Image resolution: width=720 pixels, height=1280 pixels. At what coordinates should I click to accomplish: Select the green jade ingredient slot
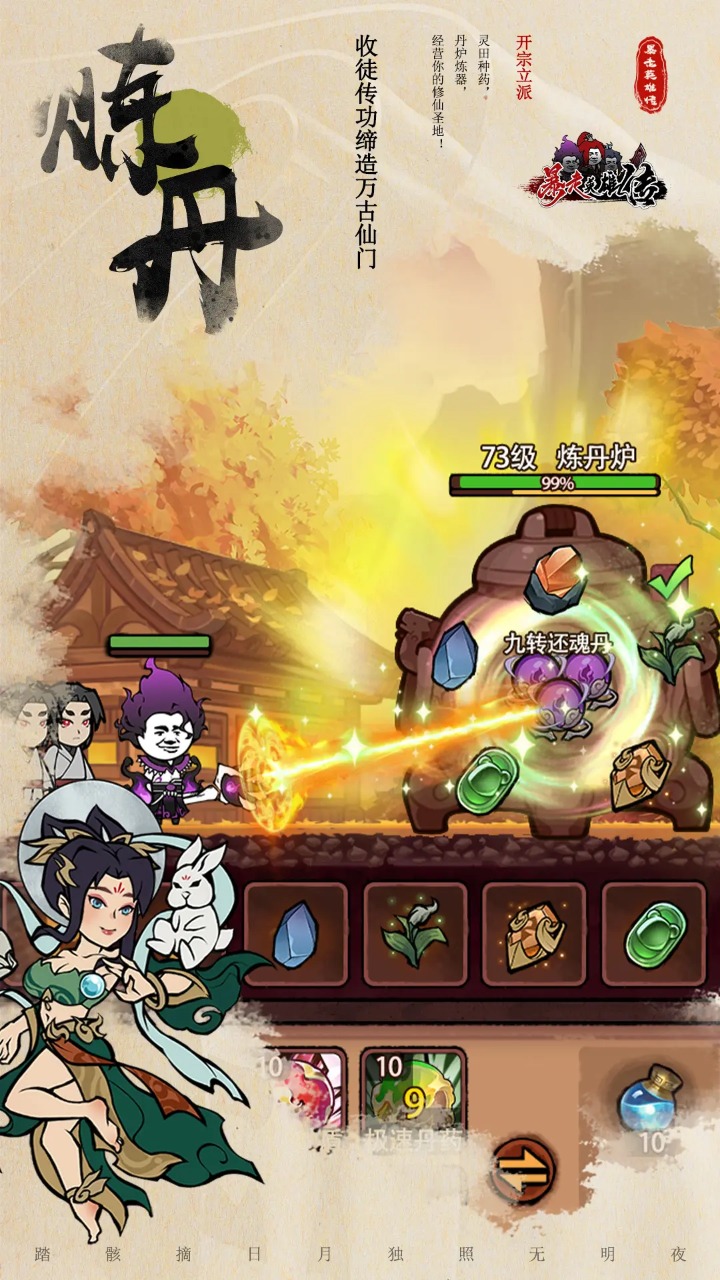click(653, 934)
